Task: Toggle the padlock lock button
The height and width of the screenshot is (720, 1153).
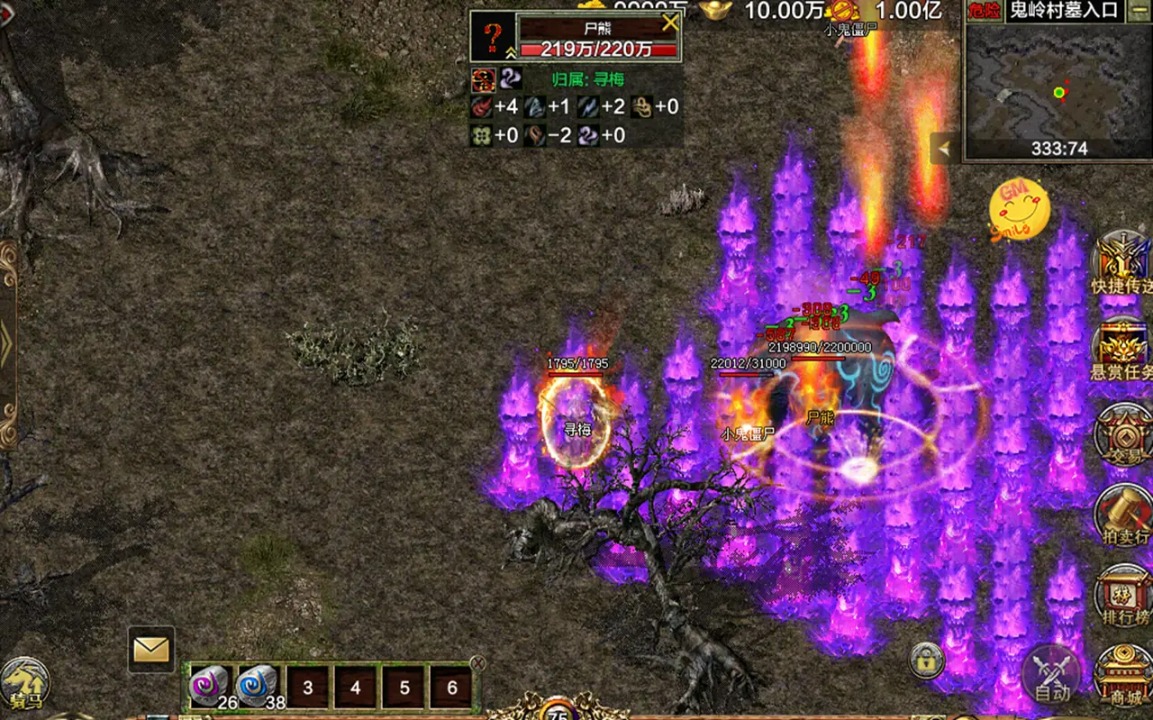Action: click(x=927, y=659)
